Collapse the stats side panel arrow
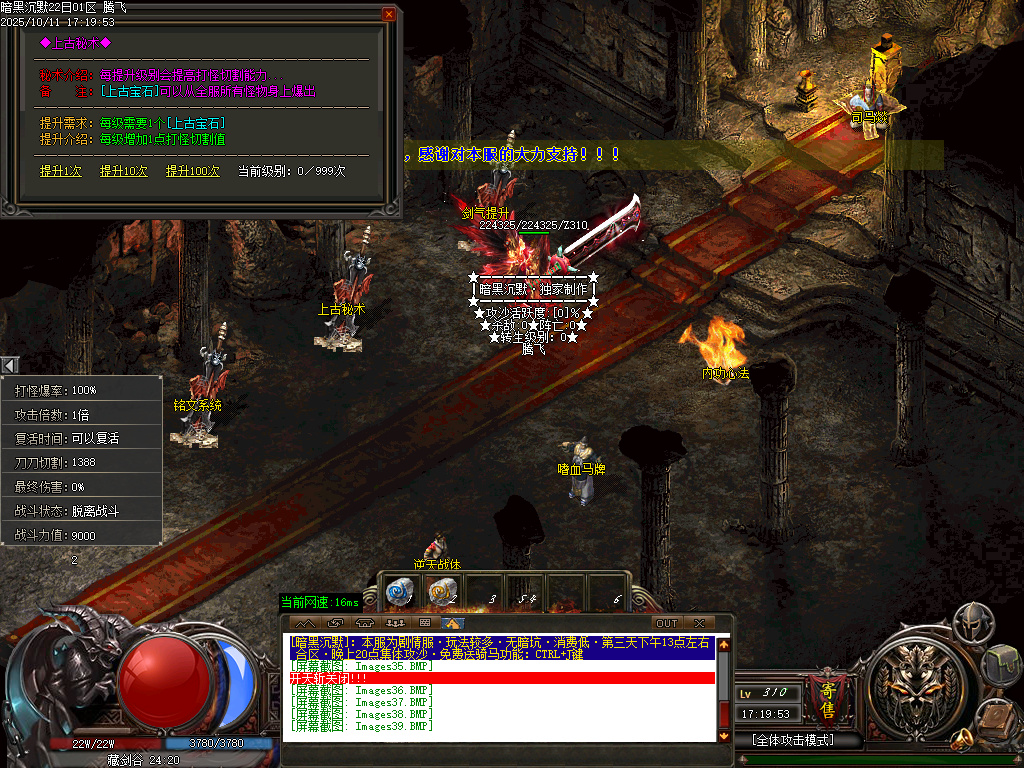1024x768 pixels. coord(8,365)
